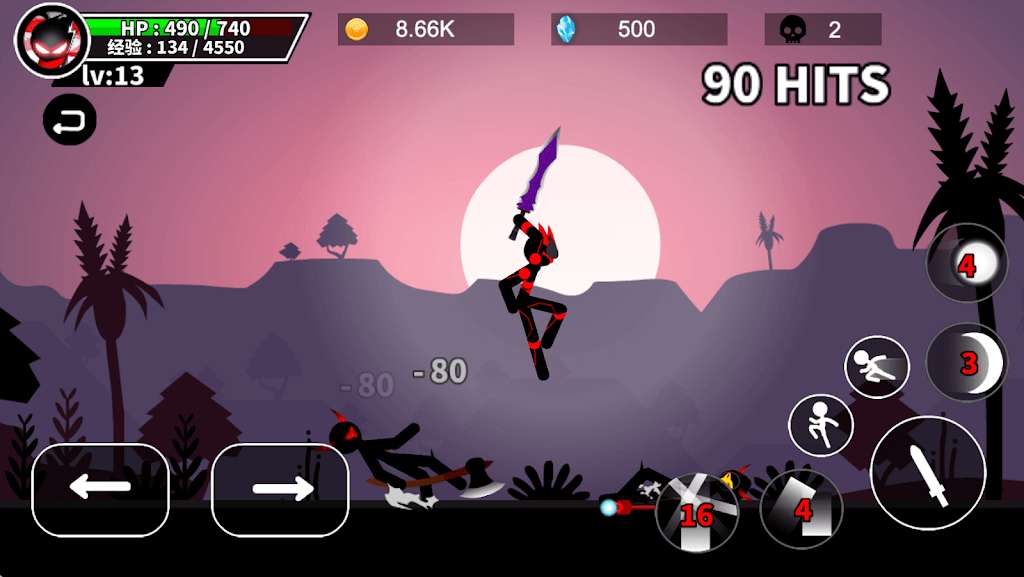
Task: Use the crescent moon slash skill
Action: [x=967, y=362]
